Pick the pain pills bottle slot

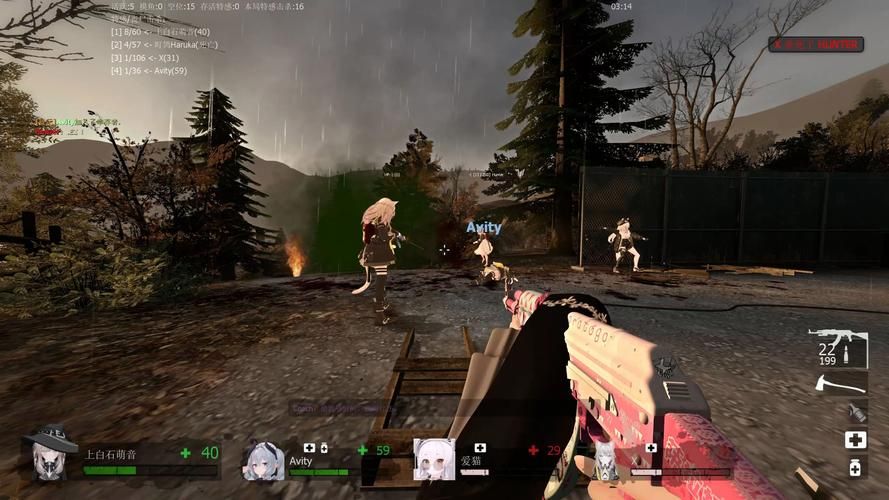[x=855, y=468]
